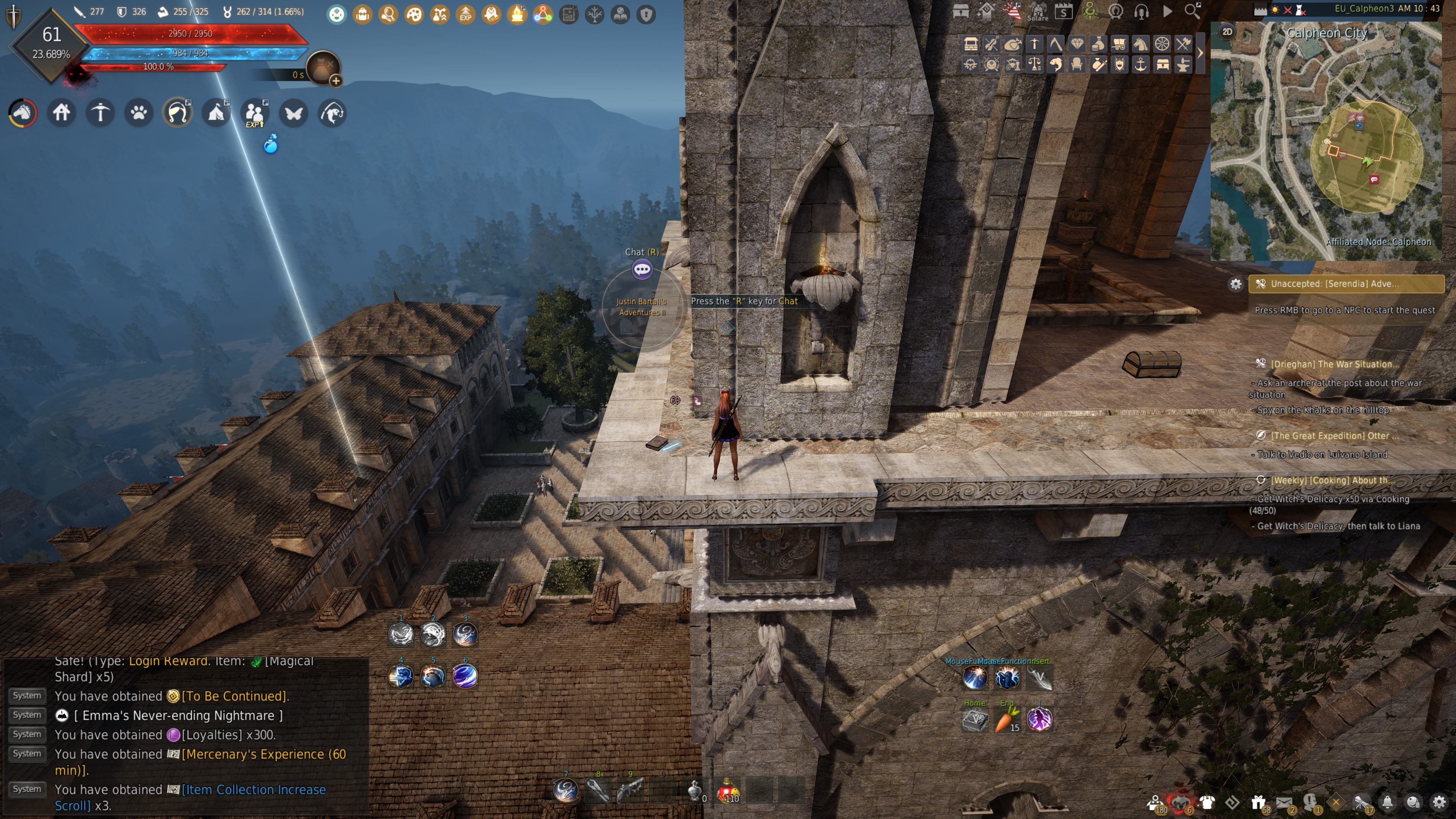This screenshot has height=819, width=1456.
Task: Click the [To Be Continued] item link in chat
Action: 234,697
